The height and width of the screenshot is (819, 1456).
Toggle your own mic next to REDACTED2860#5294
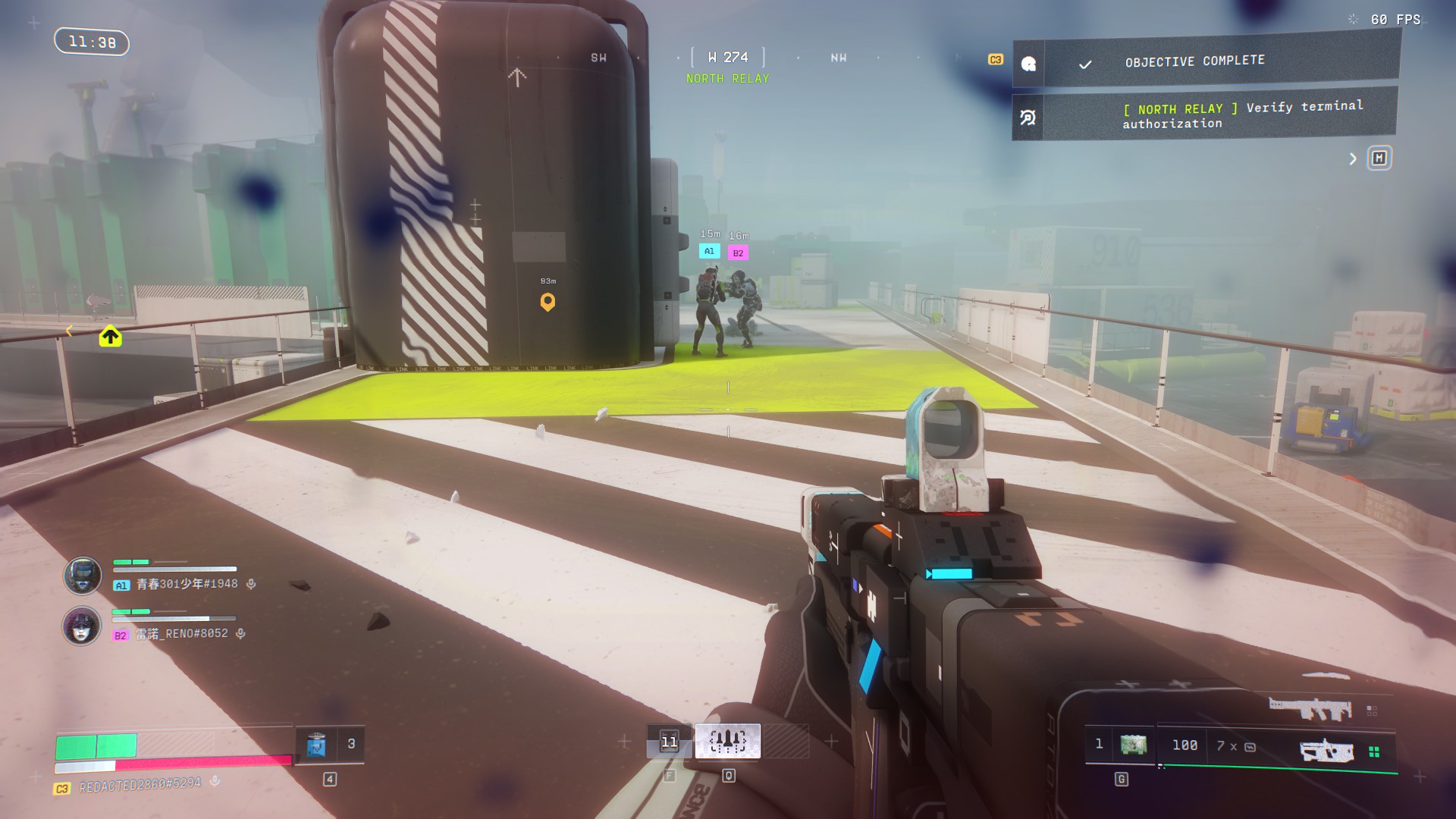click(215, 782)
